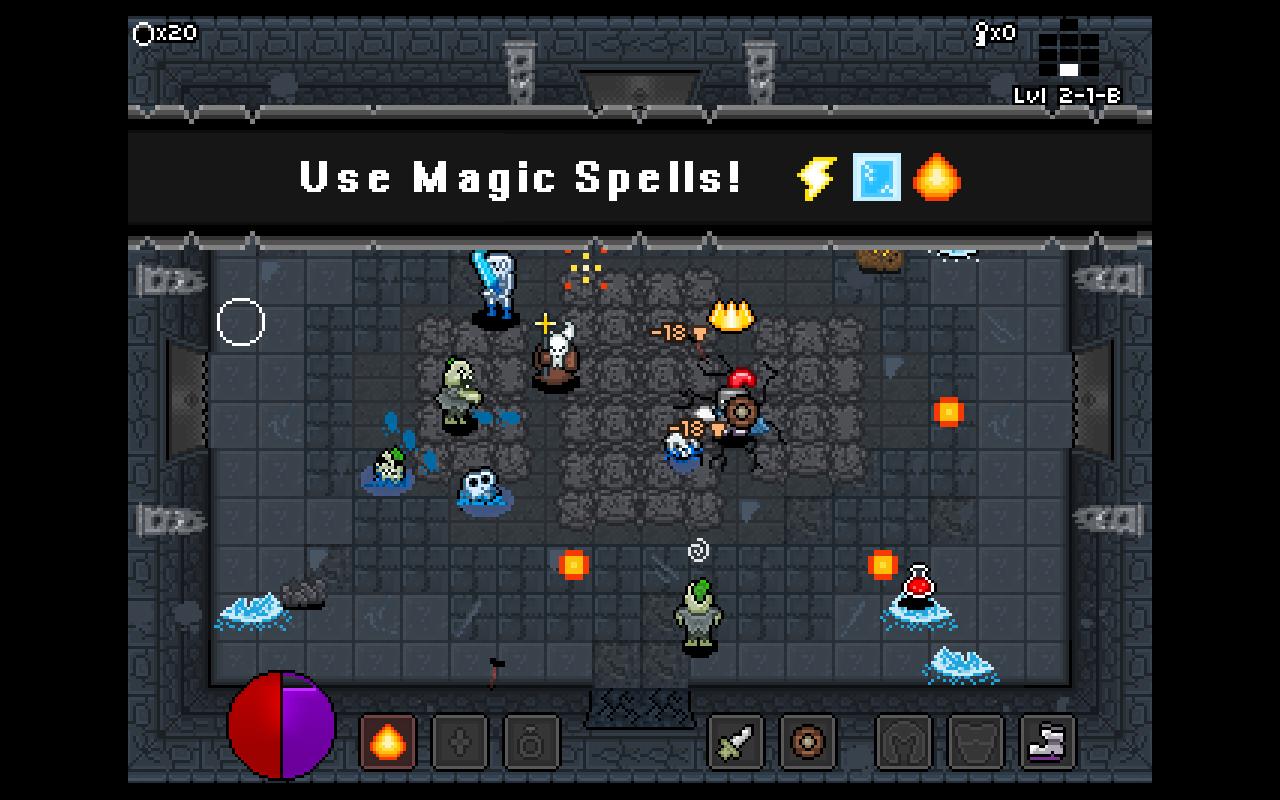Select the fire spell slot
1280x800 pixels.
click(x=387, y=742)
